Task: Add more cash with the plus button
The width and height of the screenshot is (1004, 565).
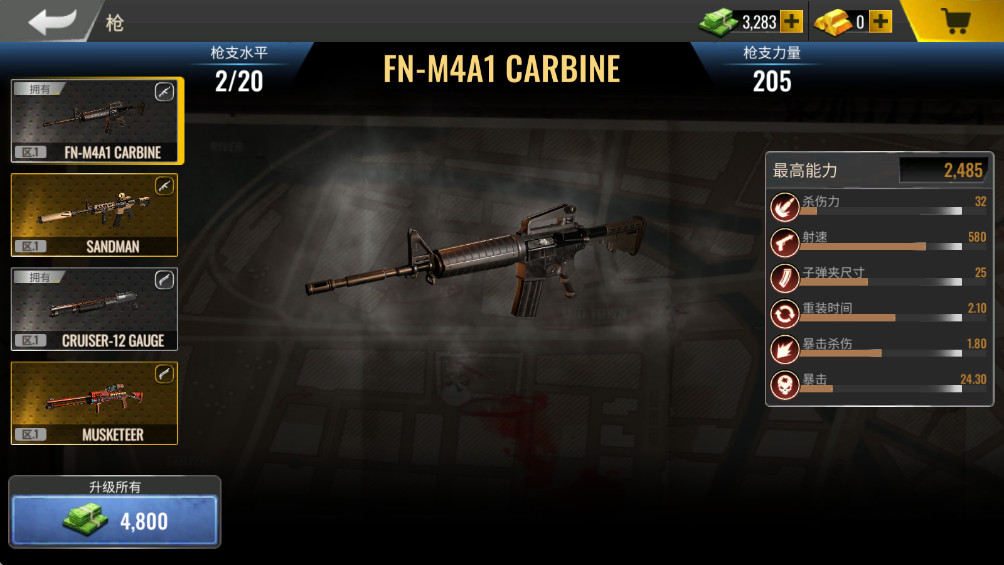Action: tap(791, 21)
